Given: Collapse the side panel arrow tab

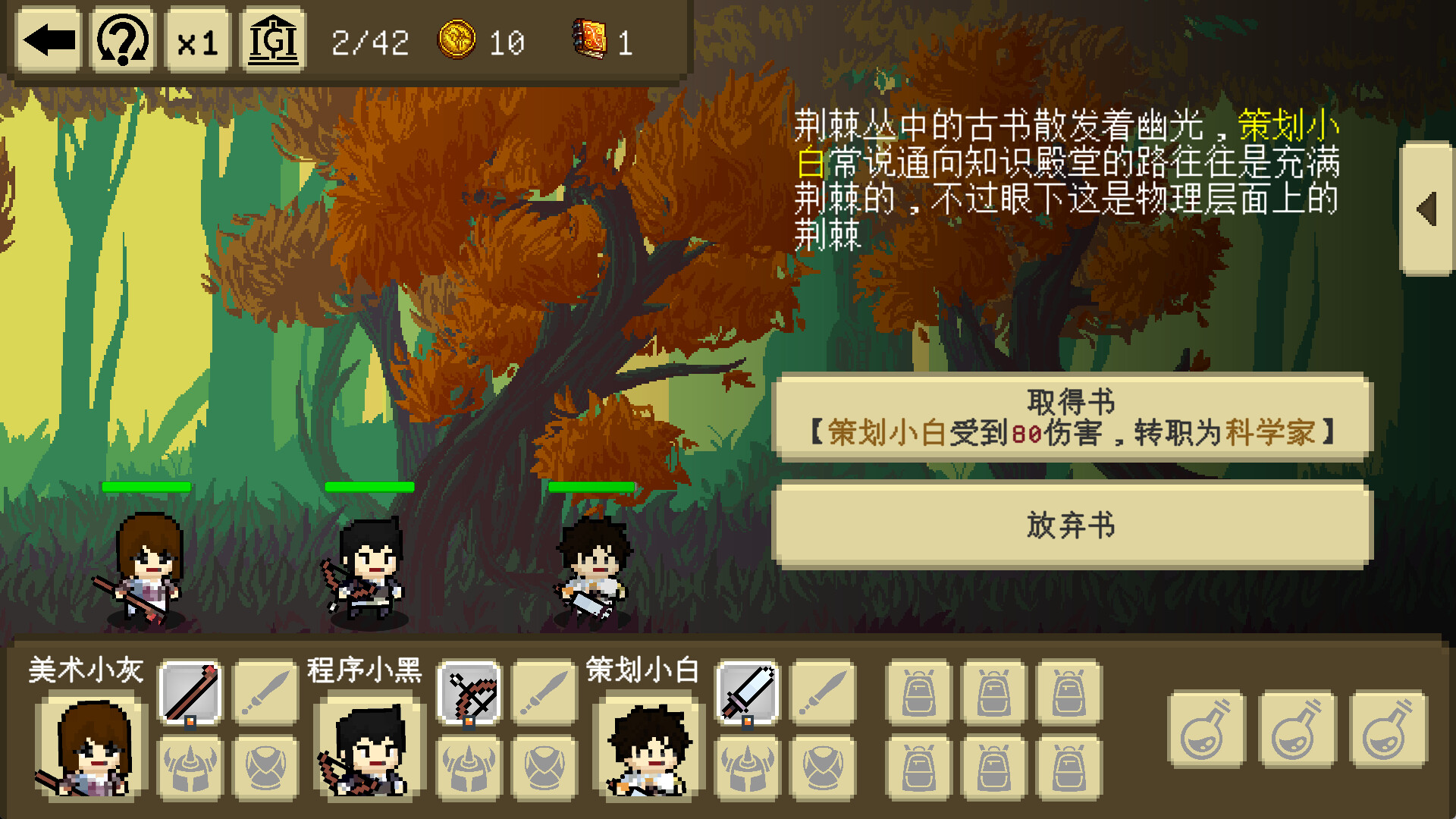Looking at the screenshot, I should [1426, 209].
